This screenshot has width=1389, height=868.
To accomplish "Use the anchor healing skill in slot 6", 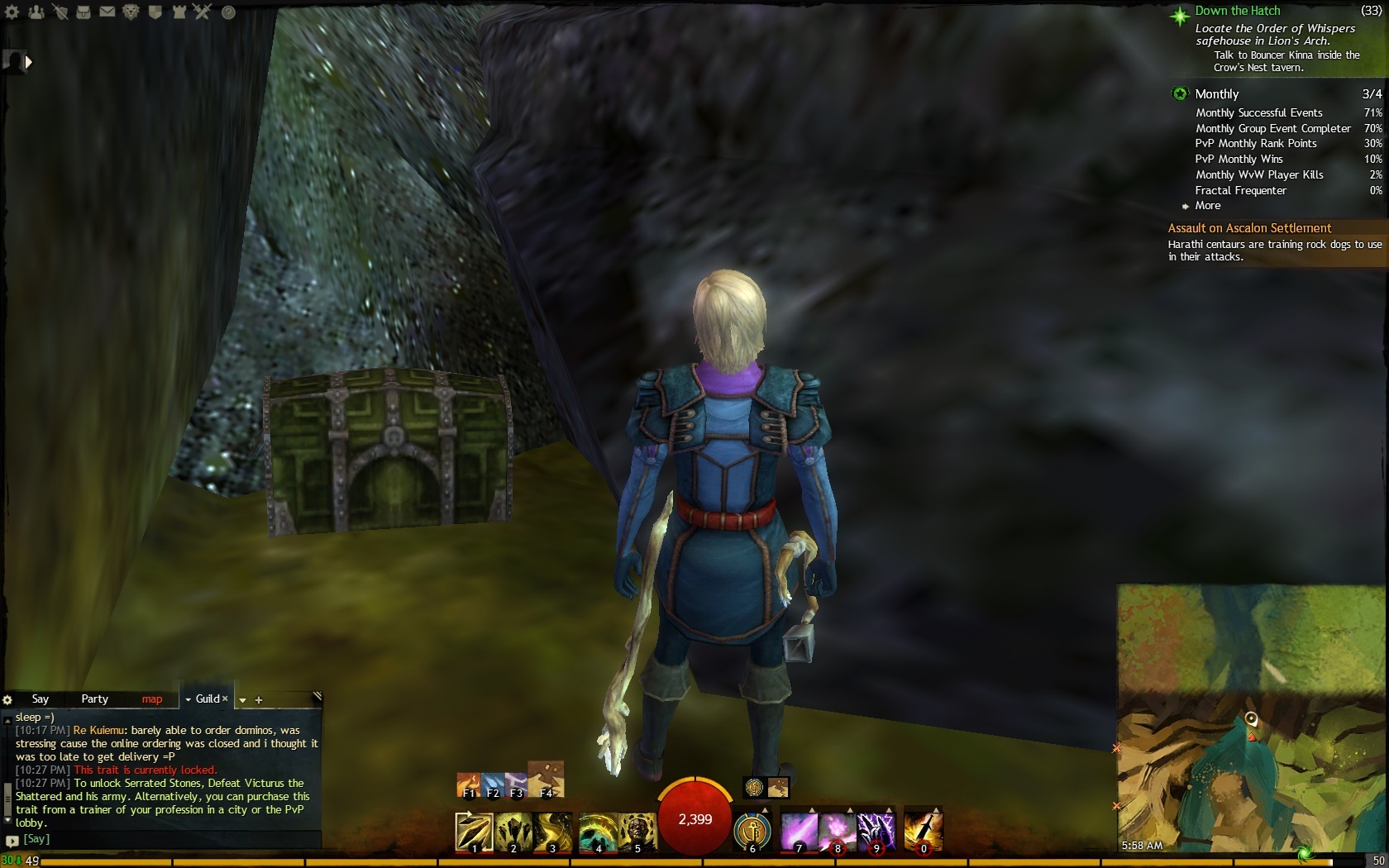I will click(752, 831).
